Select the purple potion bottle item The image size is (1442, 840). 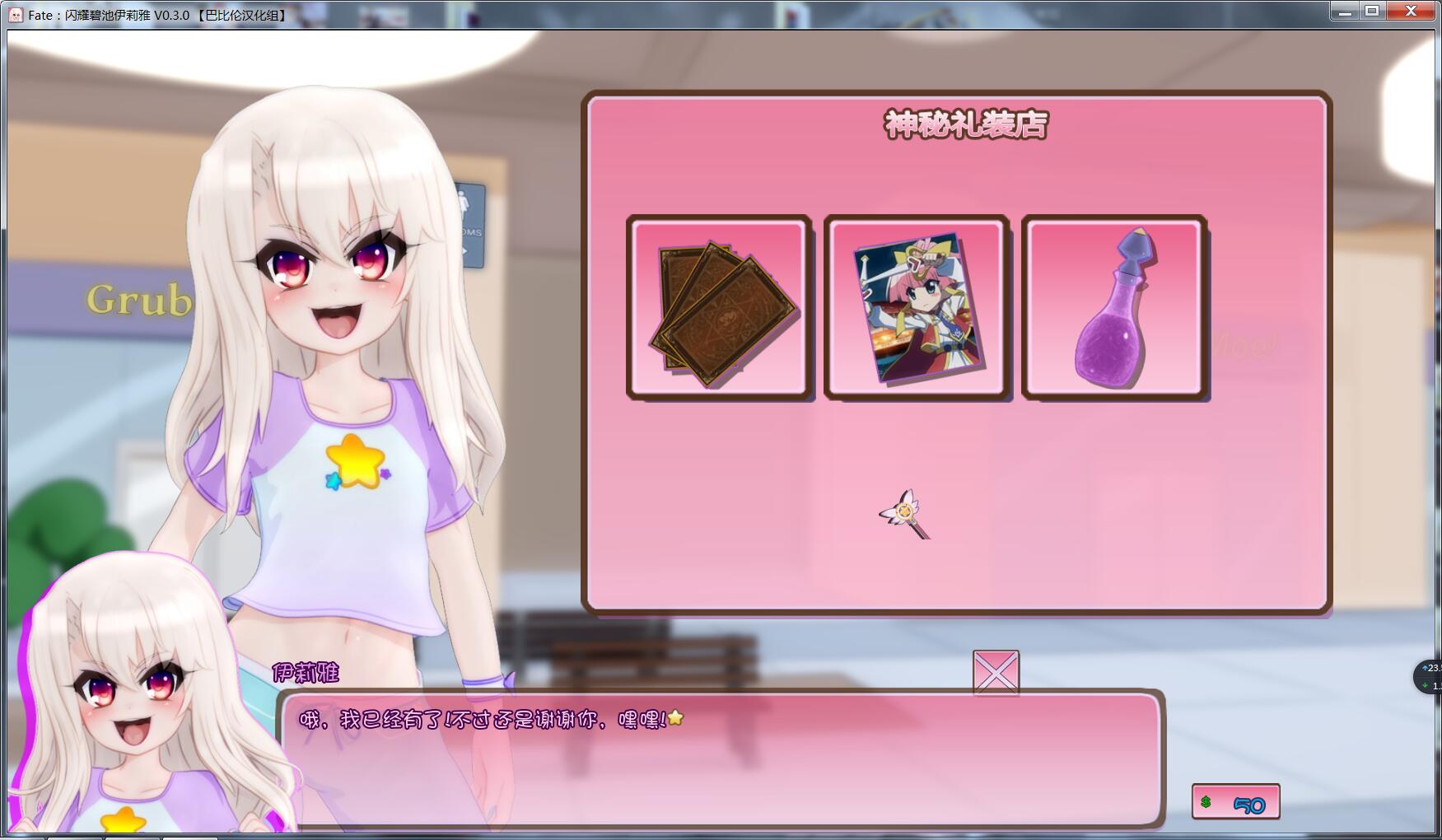pyautogui.click(x=1114, y=307)
